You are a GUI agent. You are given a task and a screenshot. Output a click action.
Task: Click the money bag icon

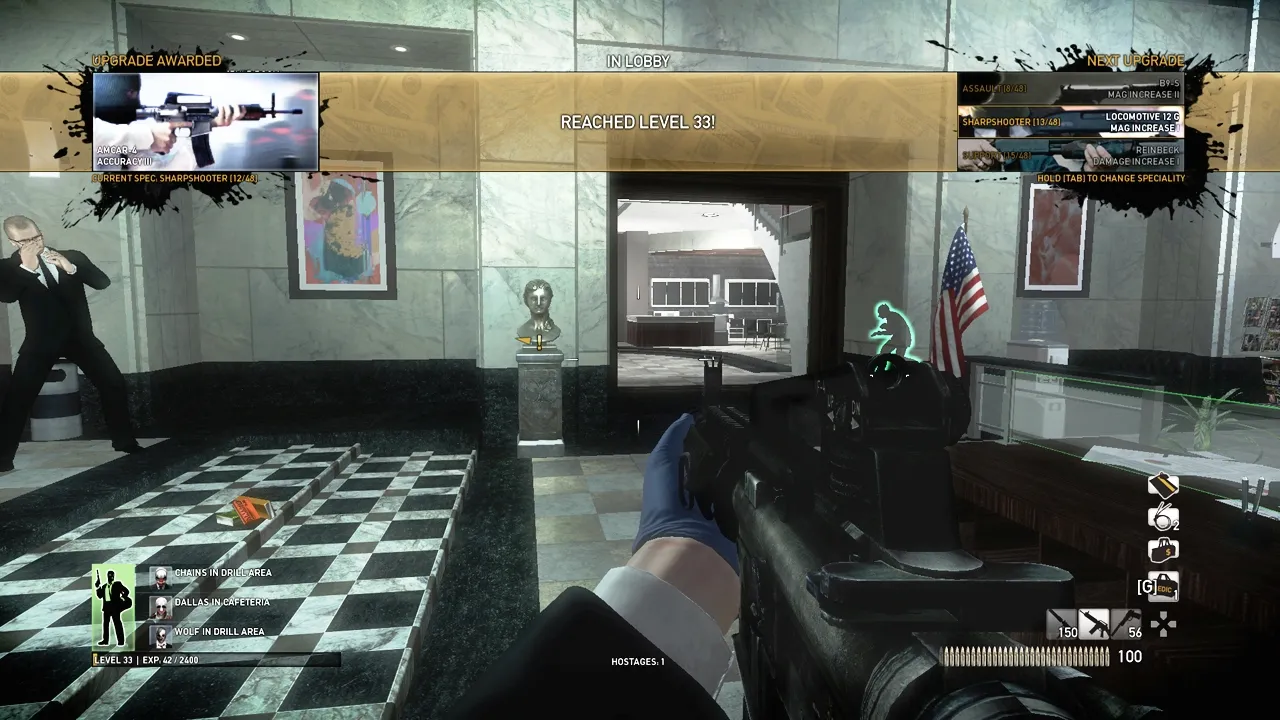1161,550
